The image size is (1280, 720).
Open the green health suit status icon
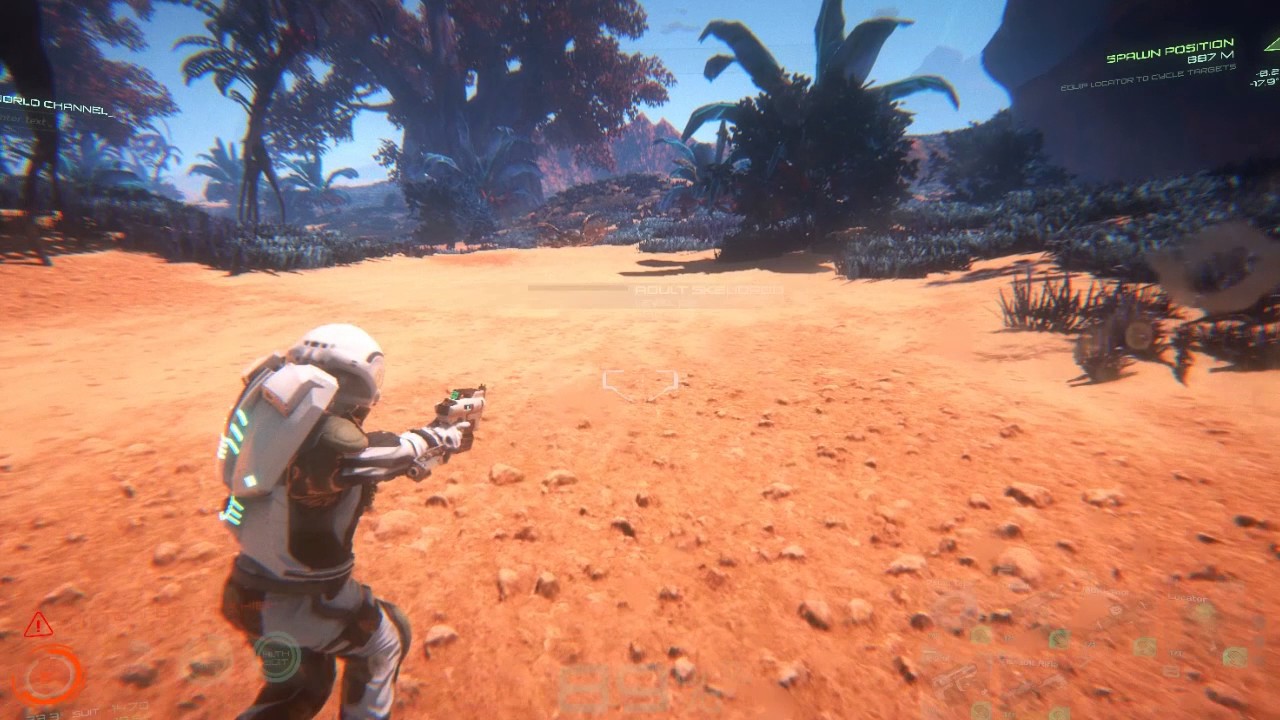click(x=277, y=656)
